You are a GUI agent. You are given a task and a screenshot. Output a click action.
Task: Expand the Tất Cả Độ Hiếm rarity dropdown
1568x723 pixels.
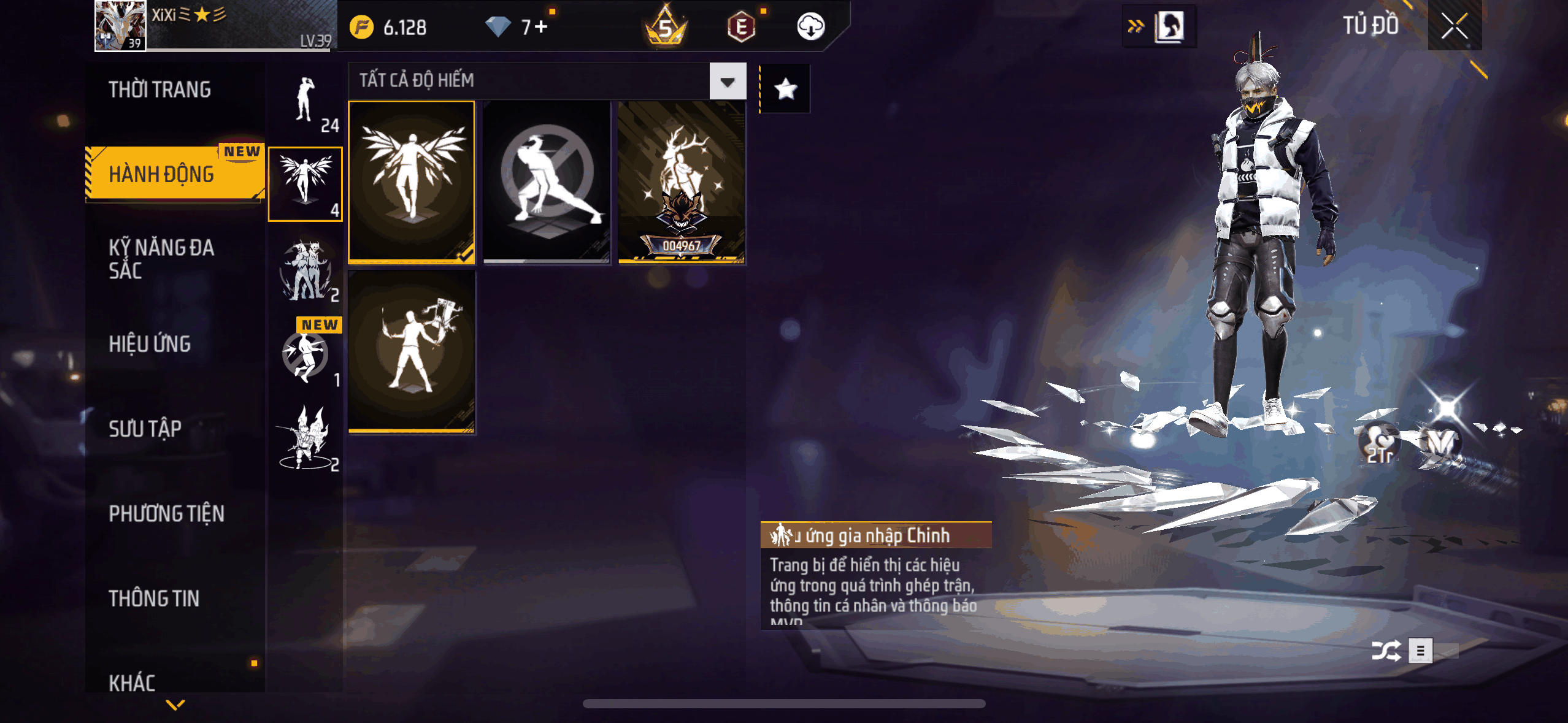pyautogui.click(x=728, y=82)
